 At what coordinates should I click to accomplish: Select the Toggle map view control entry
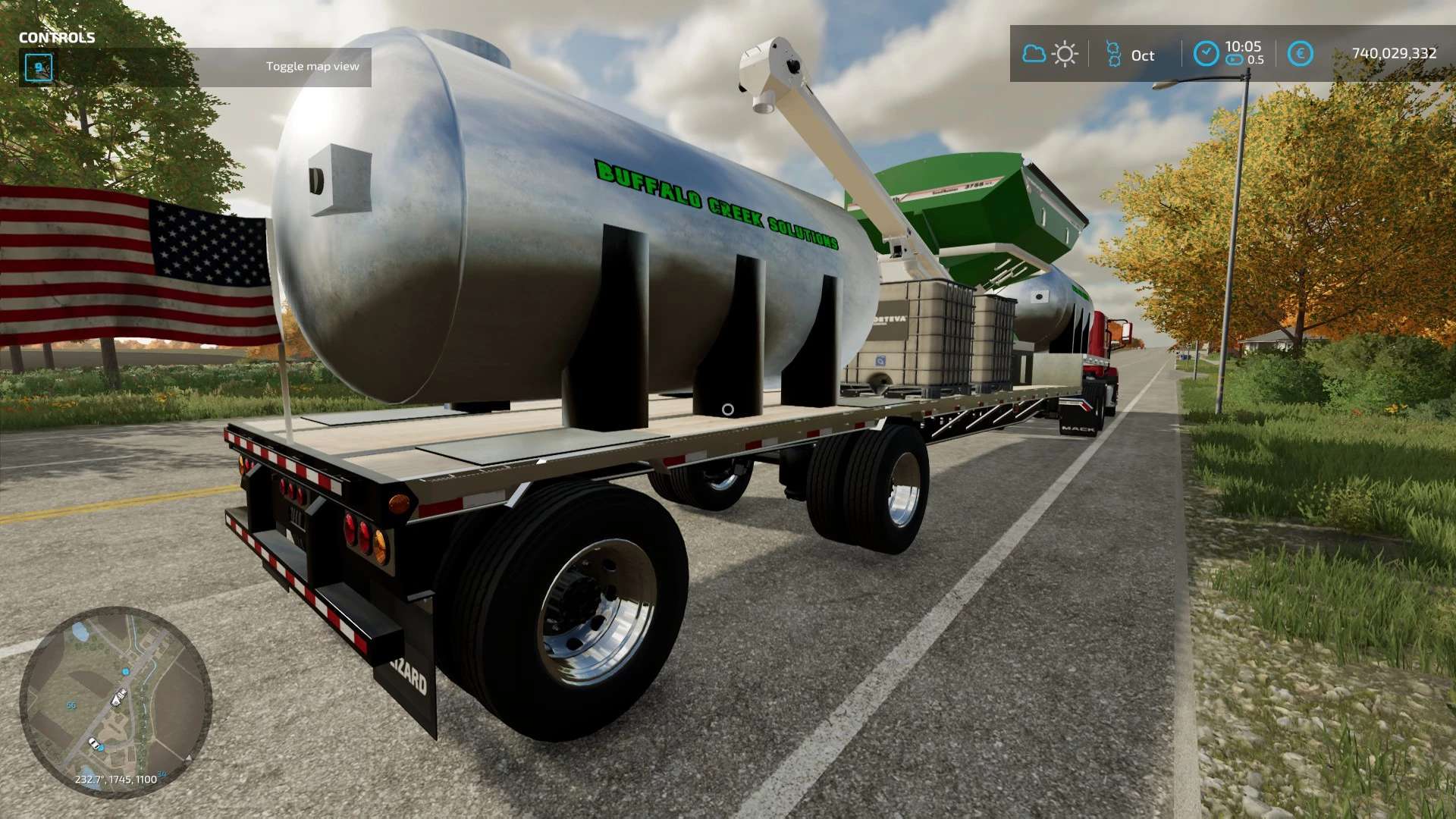pyautogui.click(x=312, y=67)
